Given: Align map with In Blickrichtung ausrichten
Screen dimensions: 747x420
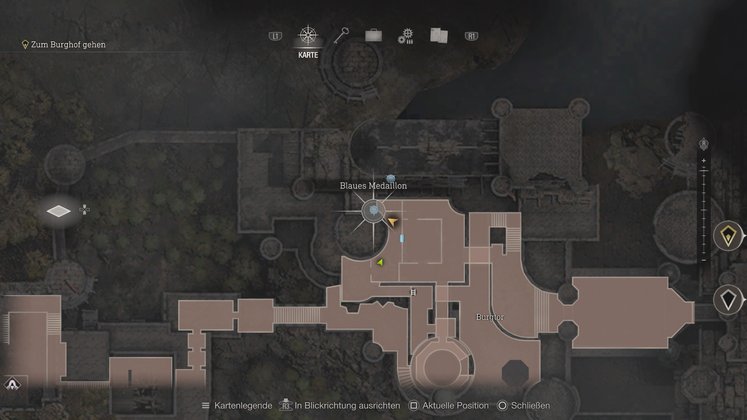Looking at the screenshot, I should pyautogui.click(x=342, y=406).
